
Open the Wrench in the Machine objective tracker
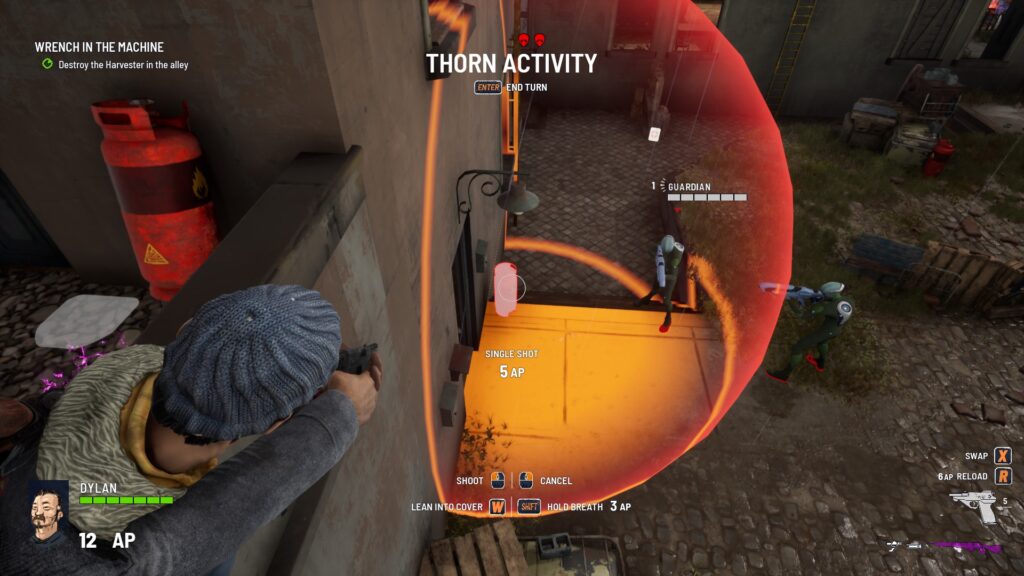point(99,47)
